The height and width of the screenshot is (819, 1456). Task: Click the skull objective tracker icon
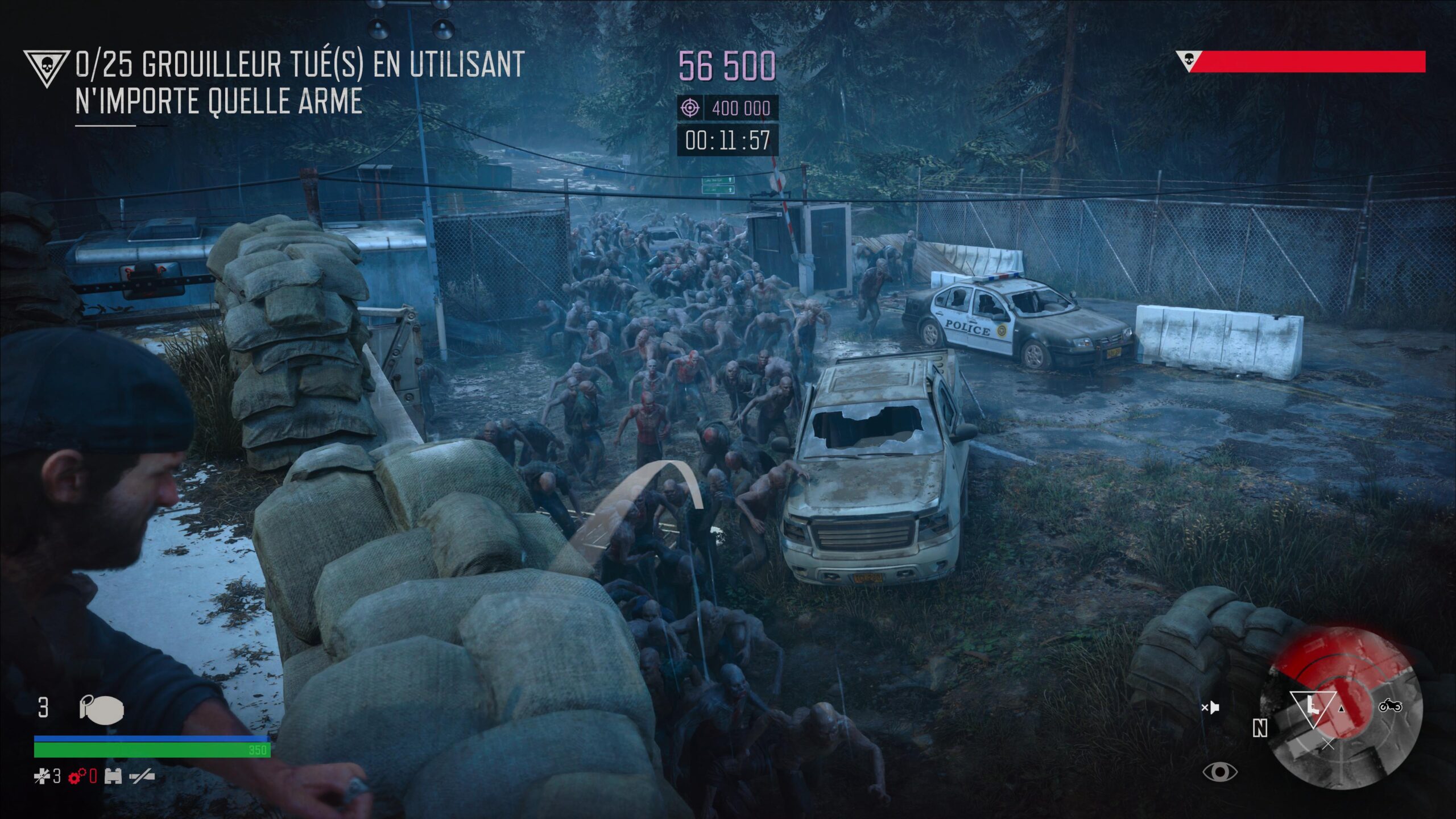click(47, 68)
